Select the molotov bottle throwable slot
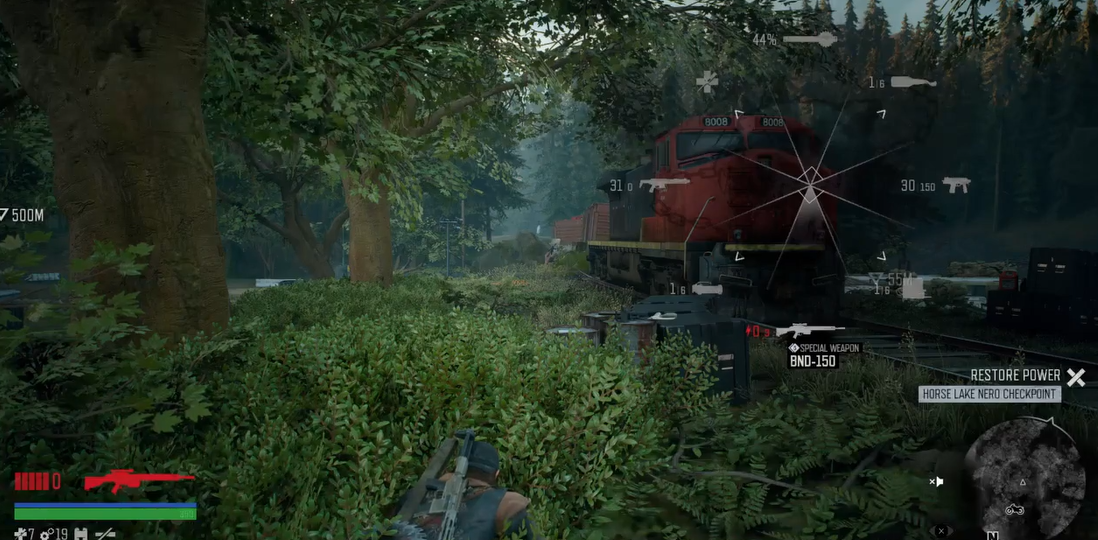 pyautogui.click(x=912, y=82)
